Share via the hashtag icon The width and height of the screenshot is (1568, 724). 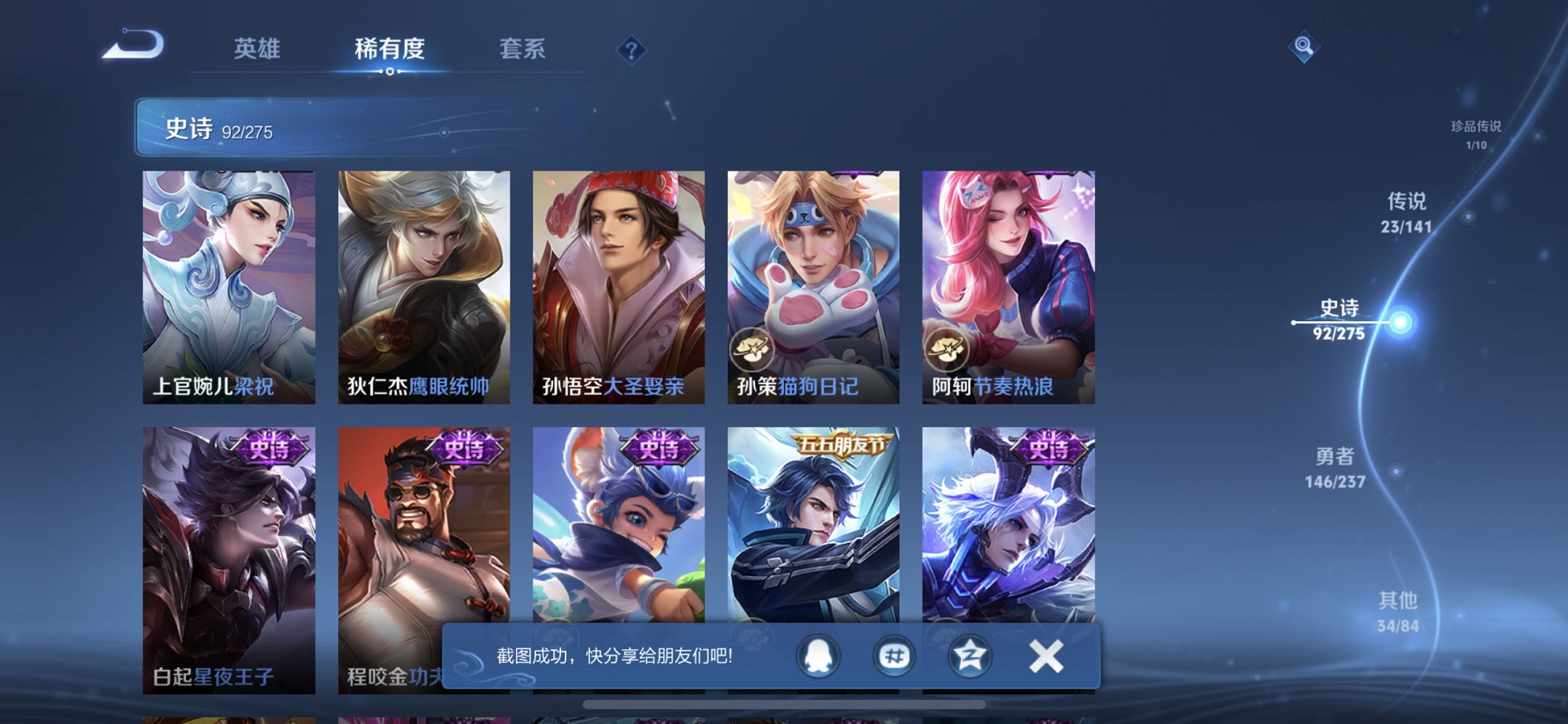click(894, 655)
